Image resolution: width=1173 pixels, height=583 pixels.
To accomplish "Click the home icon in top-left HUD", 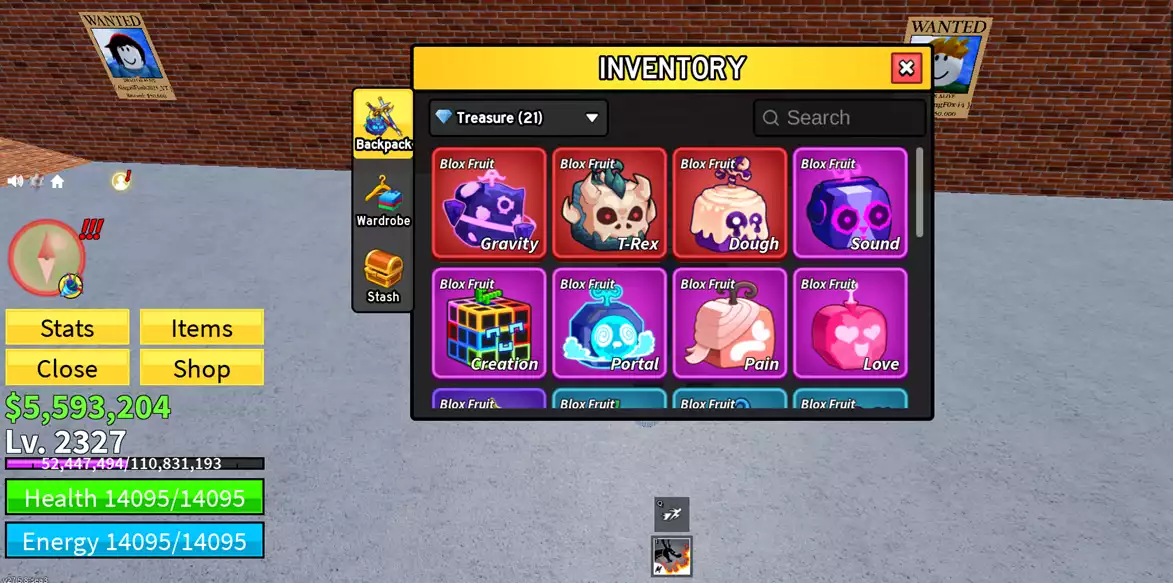I will 57,181.
